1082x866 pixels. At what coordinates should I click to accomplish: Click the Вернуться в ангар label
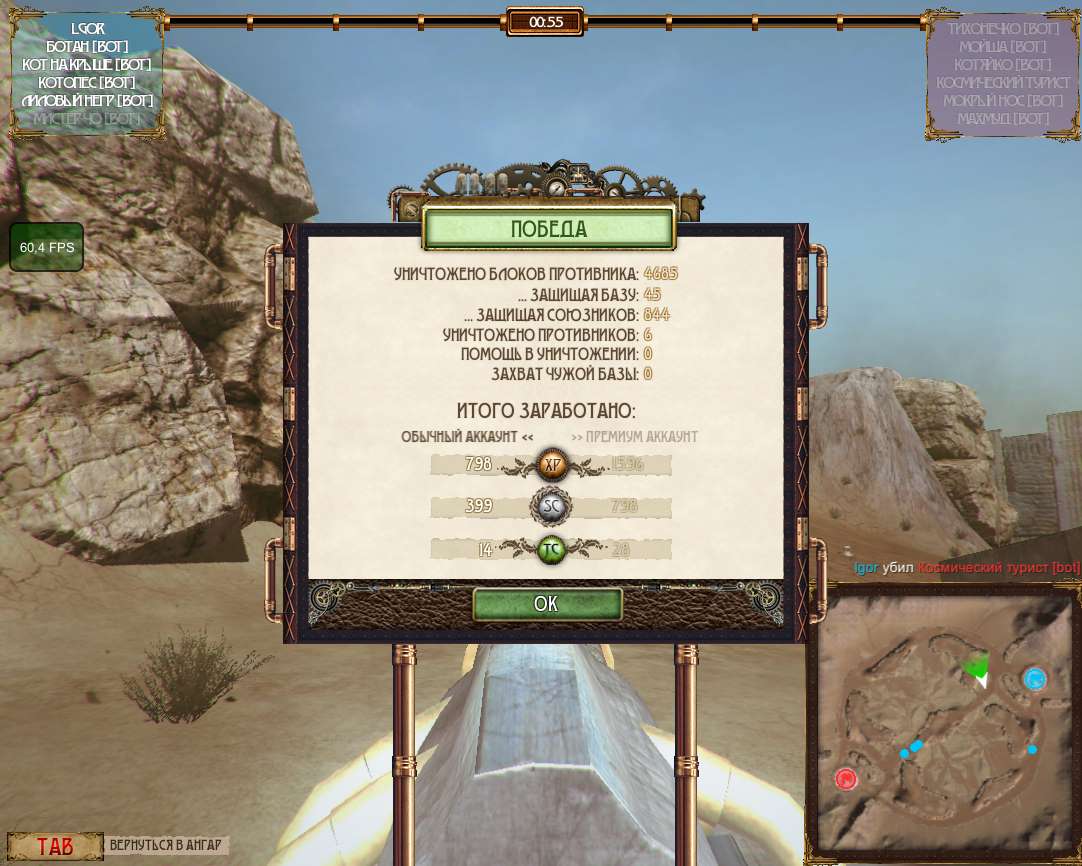click(168, 845)
